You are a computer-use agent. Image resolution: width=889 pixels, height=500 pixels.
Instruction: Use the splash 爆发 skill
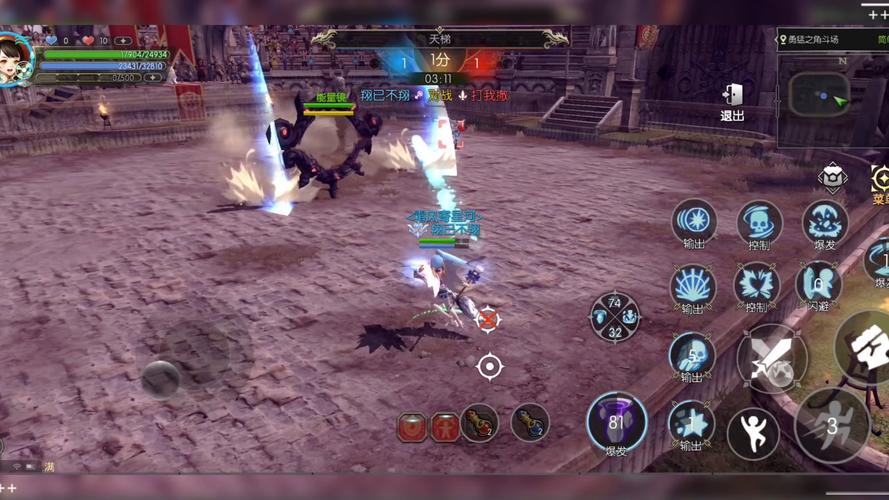(825, 222)
